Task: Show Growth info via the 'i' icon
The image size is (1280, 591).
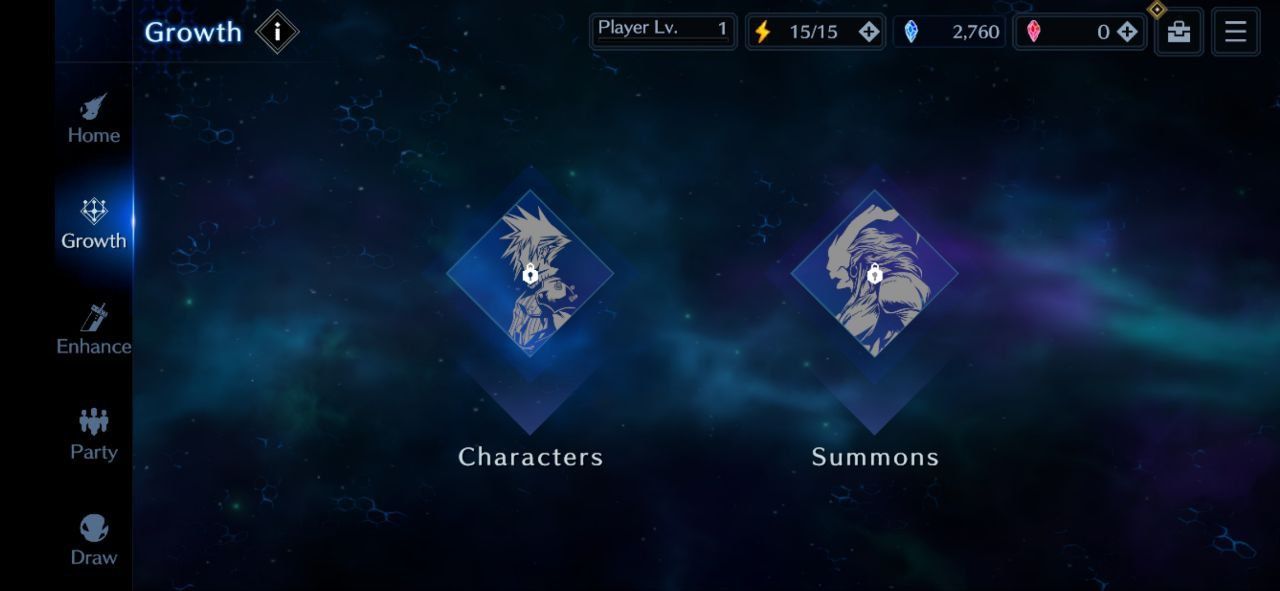Action: click(277, 32)
